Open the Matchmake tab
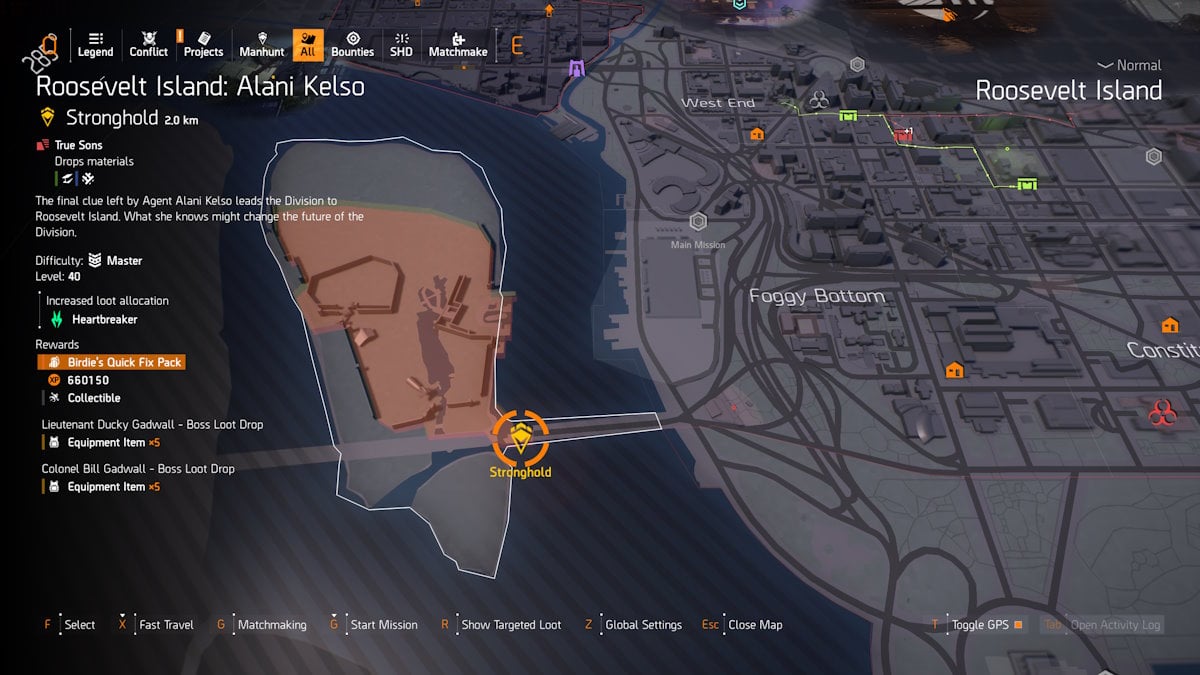Screen dimensions: 1200x675 pyautogui.click(x=458, y=44)
